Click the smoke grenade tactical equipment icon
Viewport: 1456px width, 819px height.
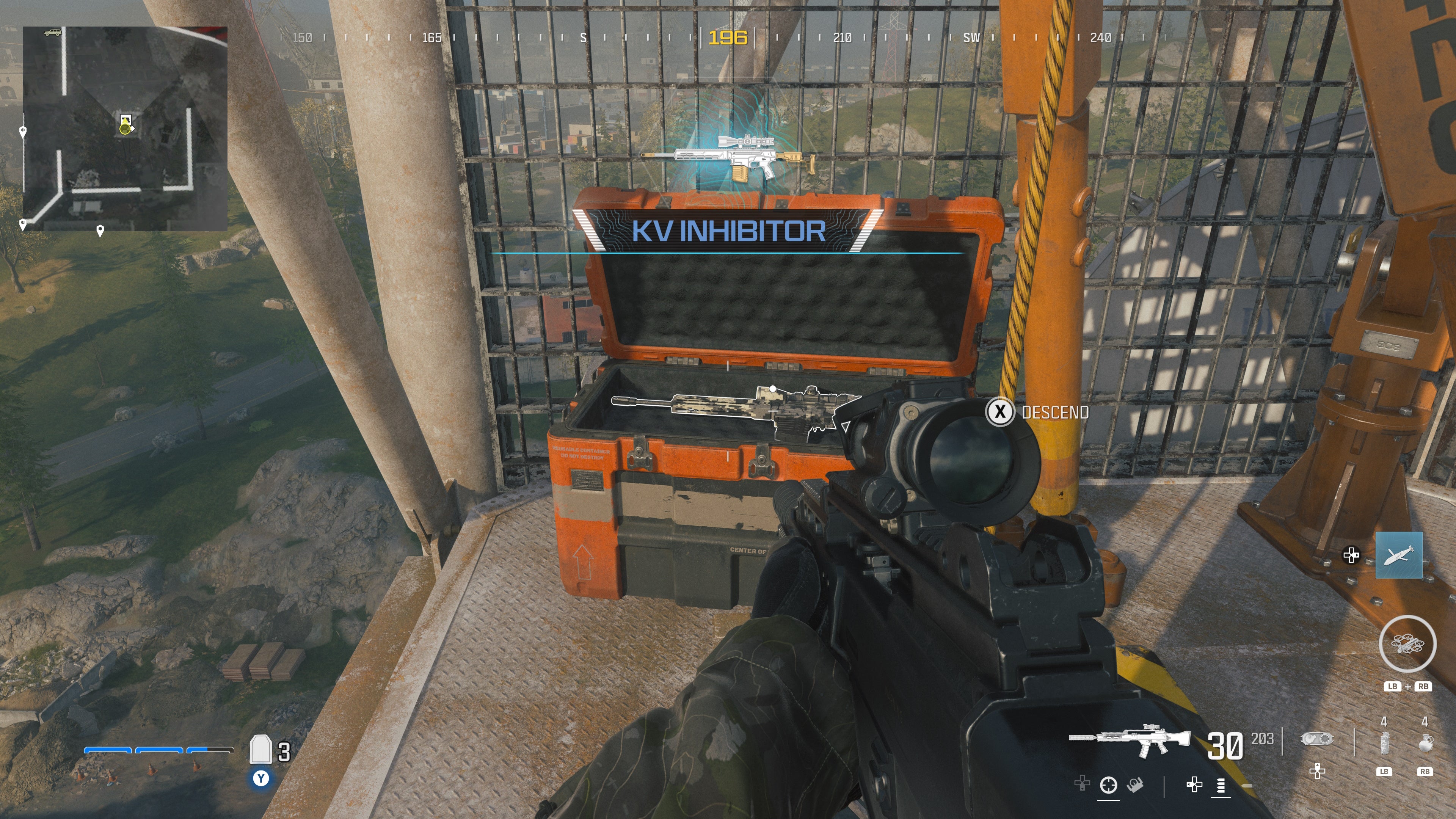1385,744
